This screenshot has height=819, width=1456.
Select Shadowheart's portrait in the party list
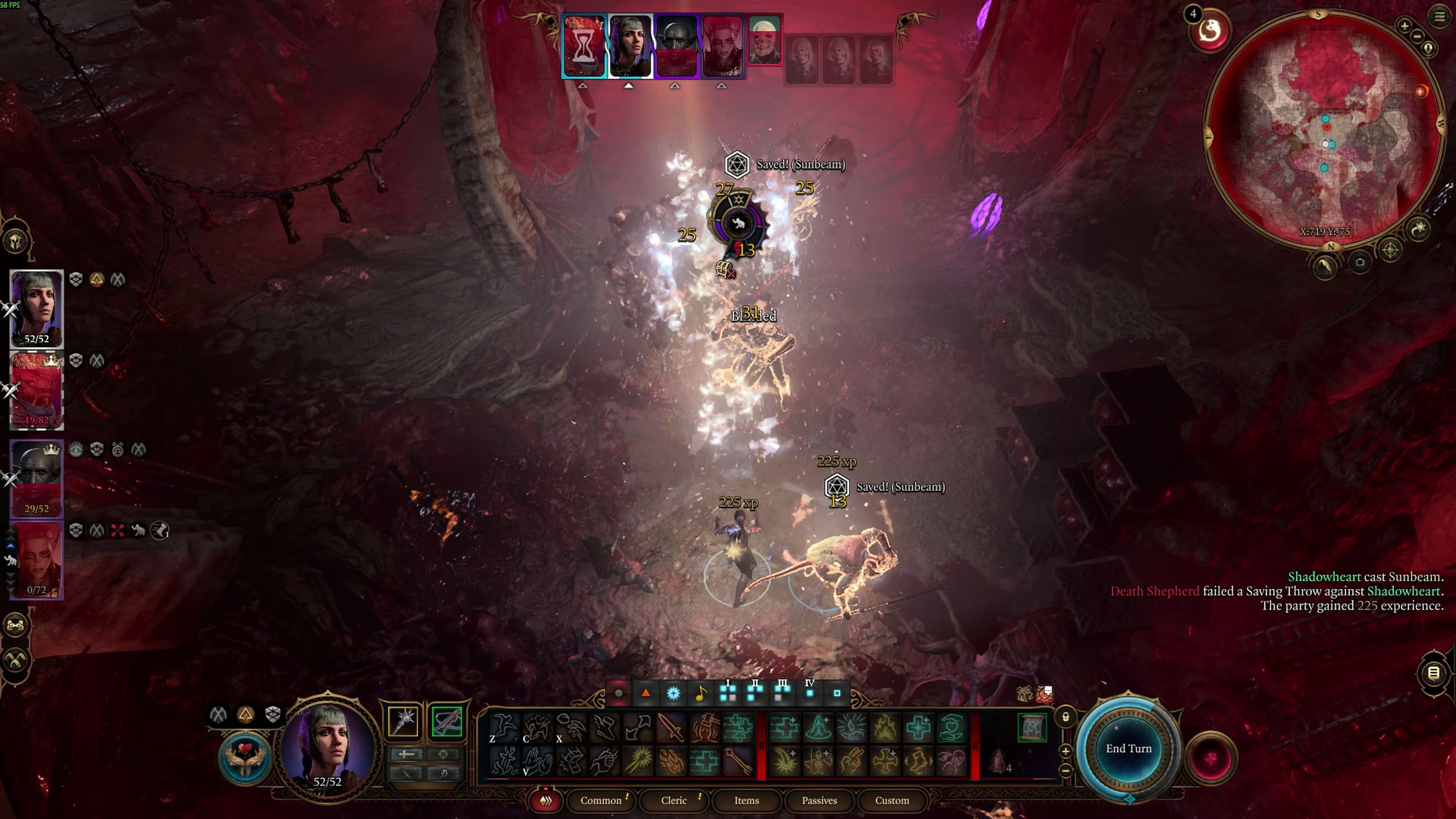(x=37, y=308)
